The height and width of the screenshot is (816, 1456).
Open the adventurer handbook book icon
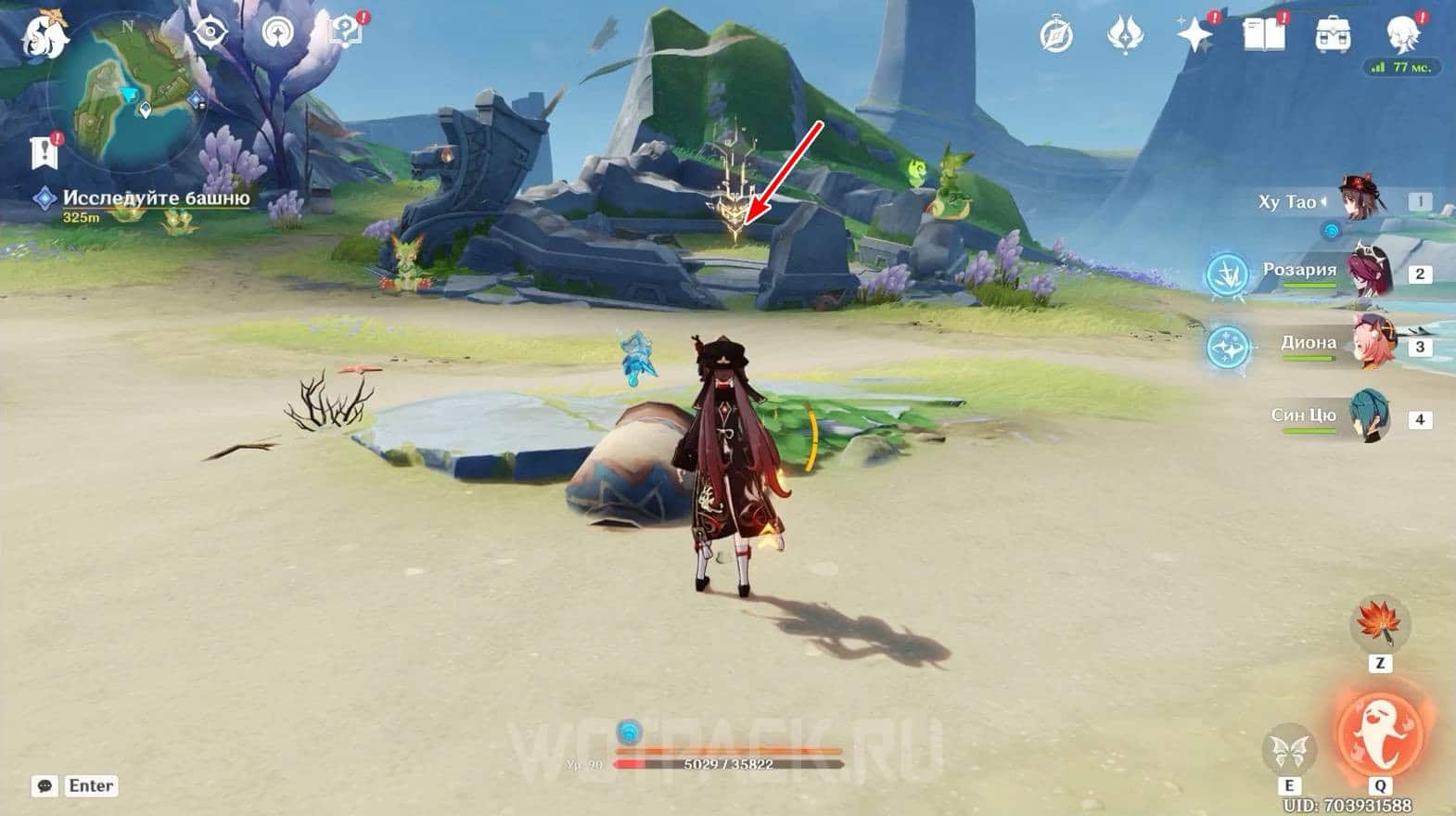1262,36
